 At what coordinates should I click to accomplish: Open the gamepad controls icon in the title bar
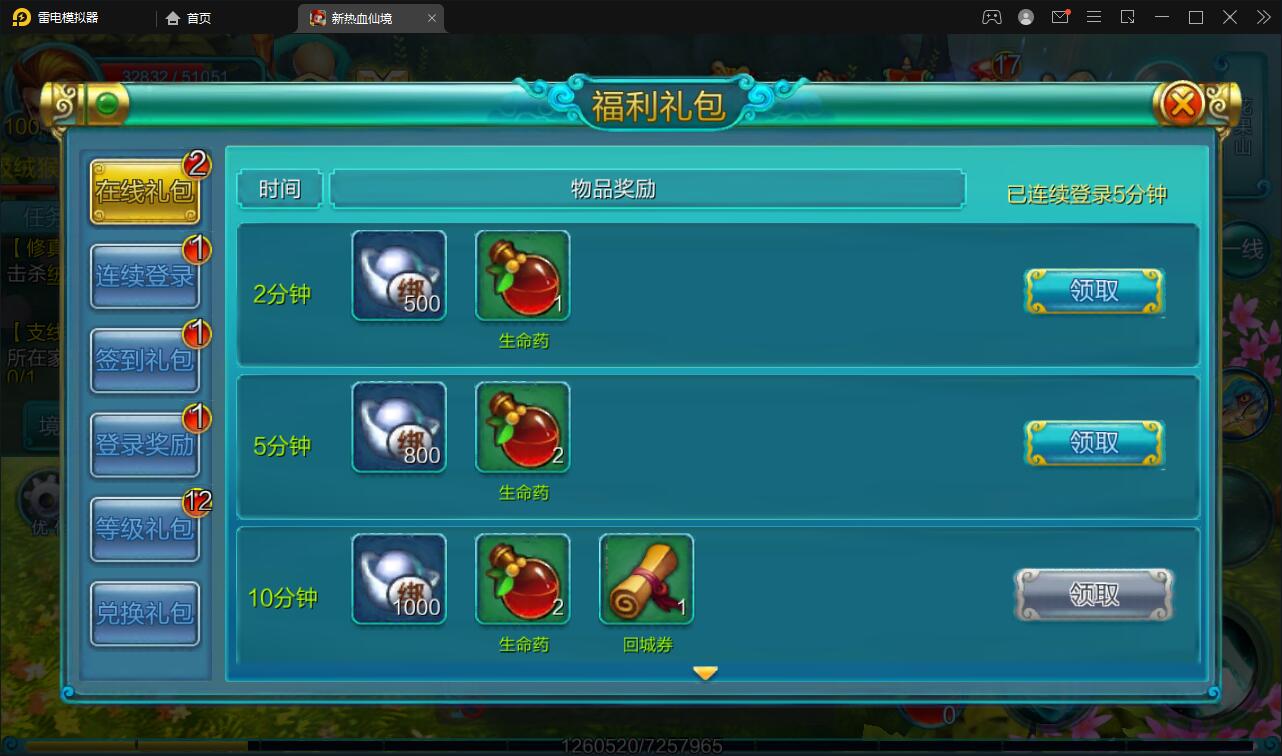tap(991, 17)
